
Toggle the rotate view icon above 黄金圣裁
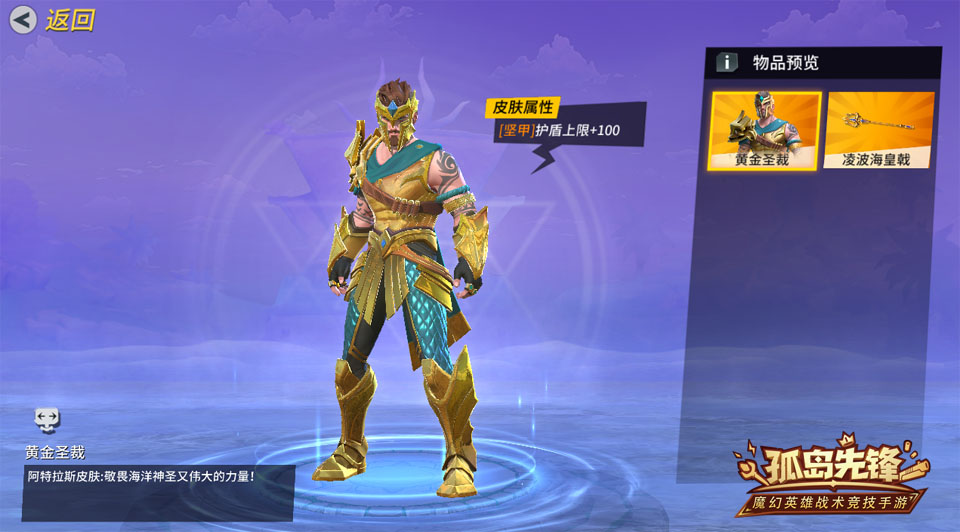click(47, 418)
